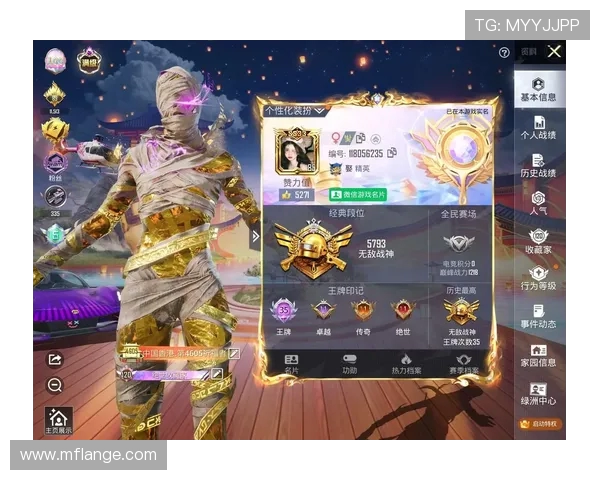Go to the 绿洲中心 tab
The image size is (600, 480).
click(x=538, y=393)
